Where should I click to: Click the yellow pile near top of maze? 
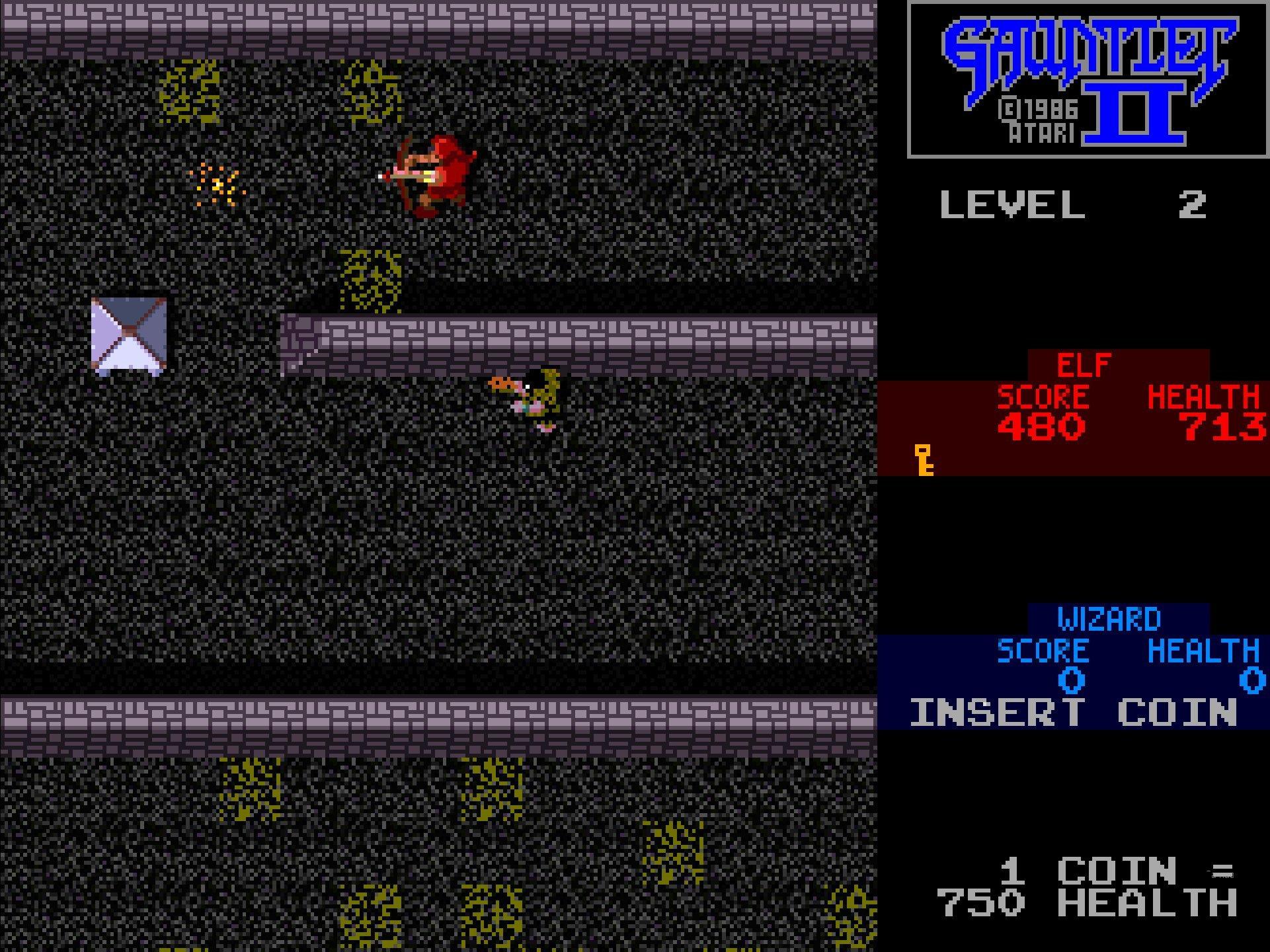(x=192, y=93)
